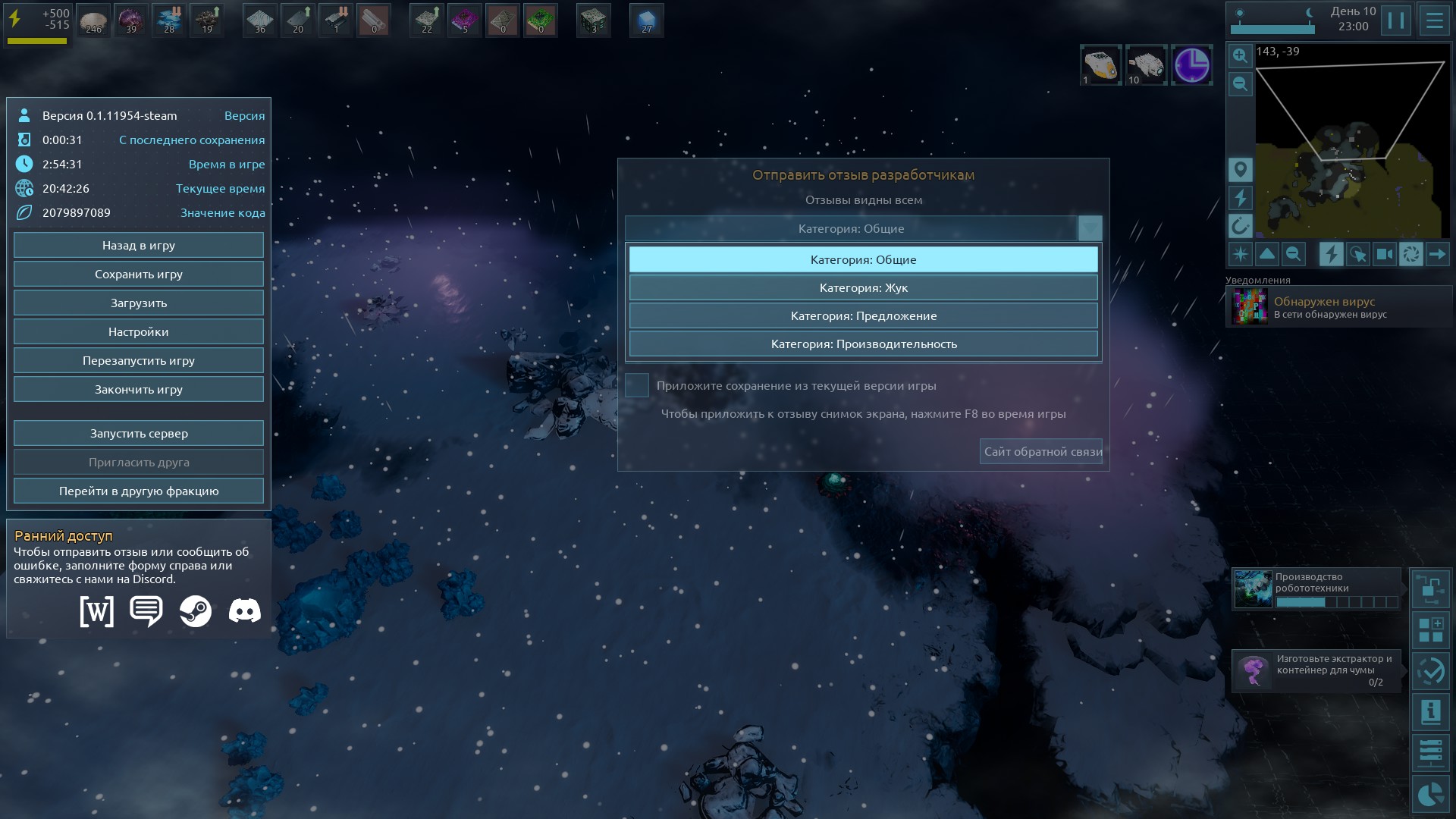This screenshot has height=819, width=1456.
Task: Pick Категория: Предложение from the list
Action: pos(863,316)
